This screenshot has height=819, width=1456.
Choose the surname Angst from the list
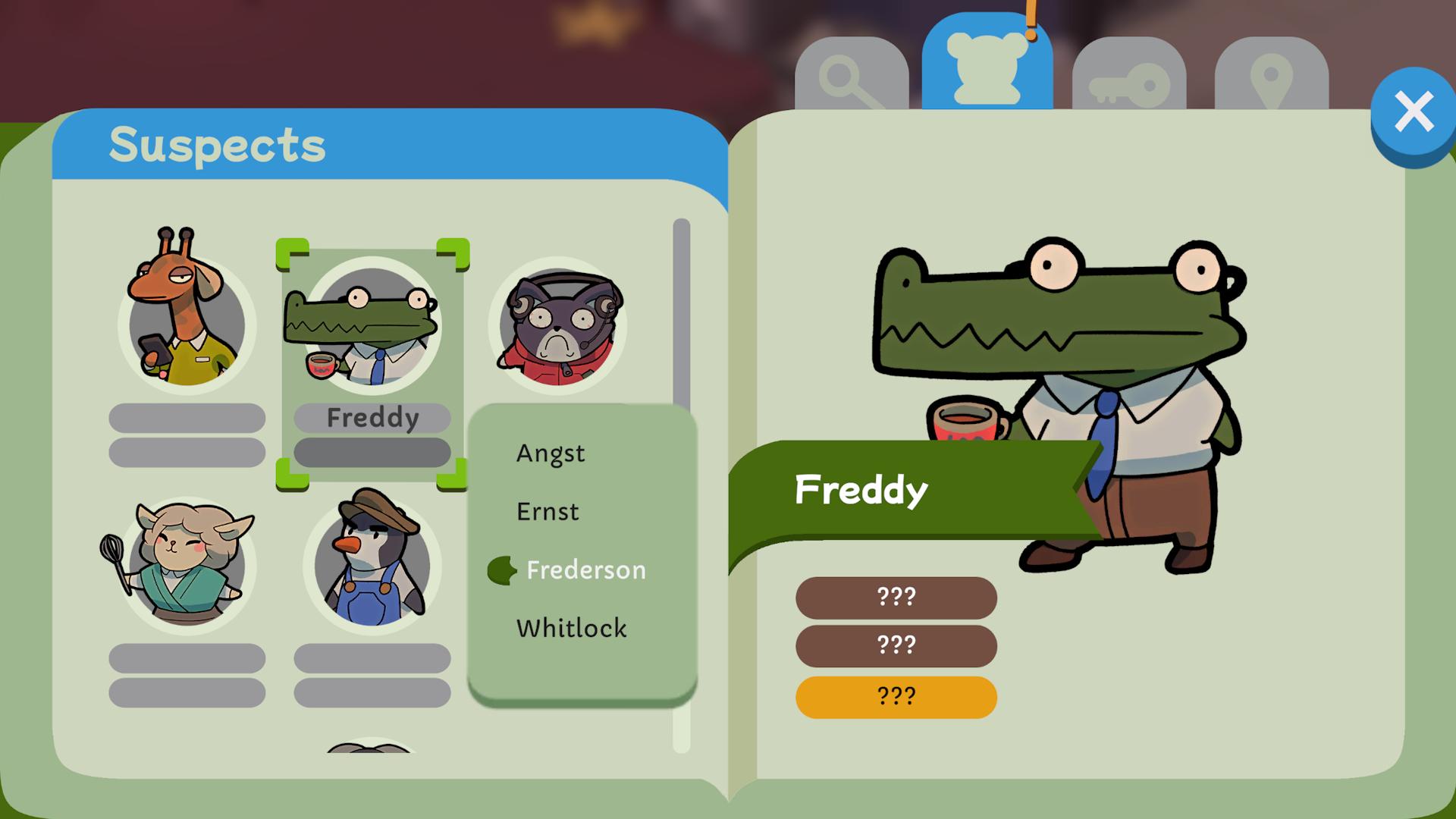click(x=550, y=453)
